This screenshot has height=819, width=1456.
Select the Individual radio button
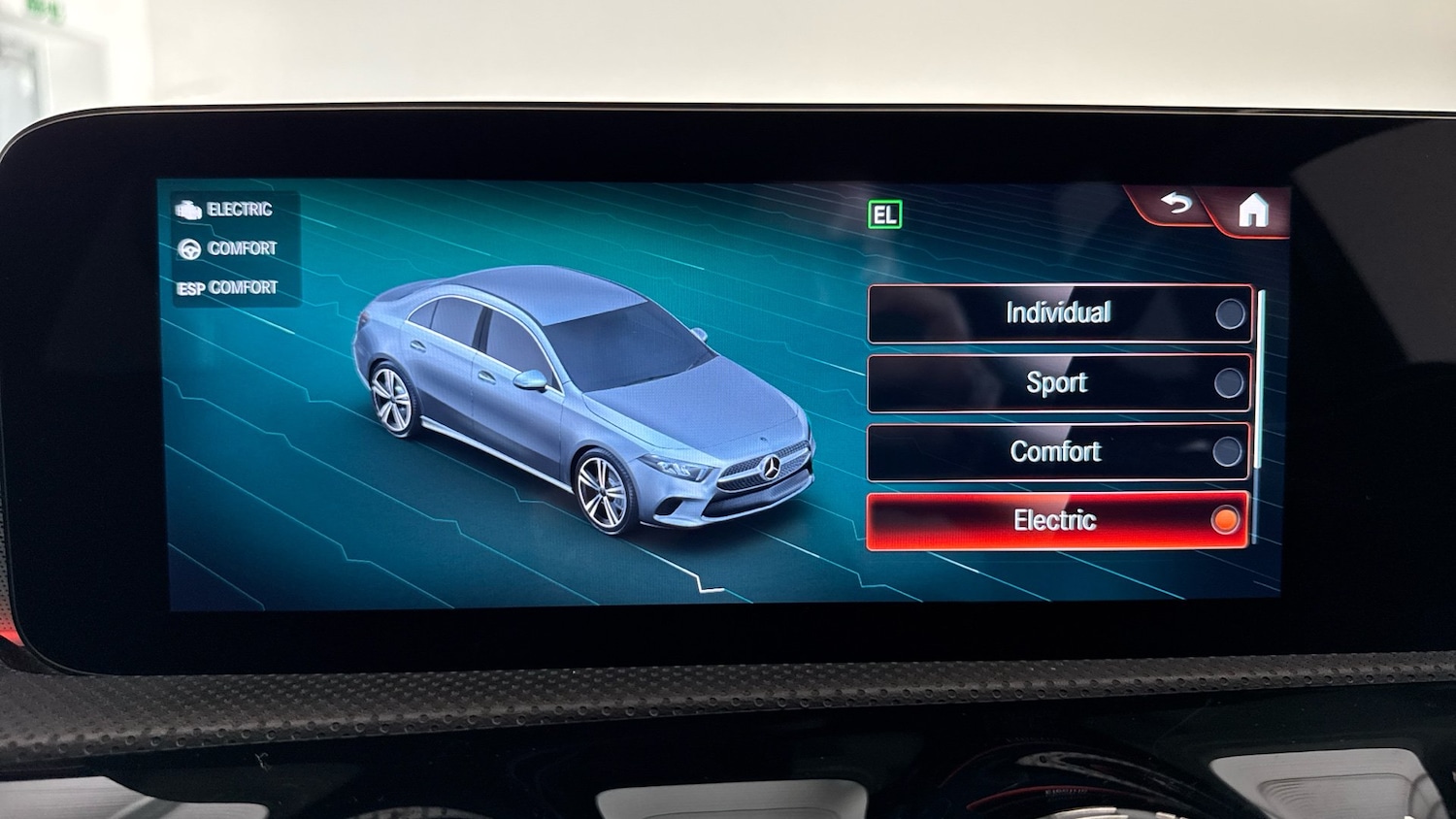(x=1230, y=313)
